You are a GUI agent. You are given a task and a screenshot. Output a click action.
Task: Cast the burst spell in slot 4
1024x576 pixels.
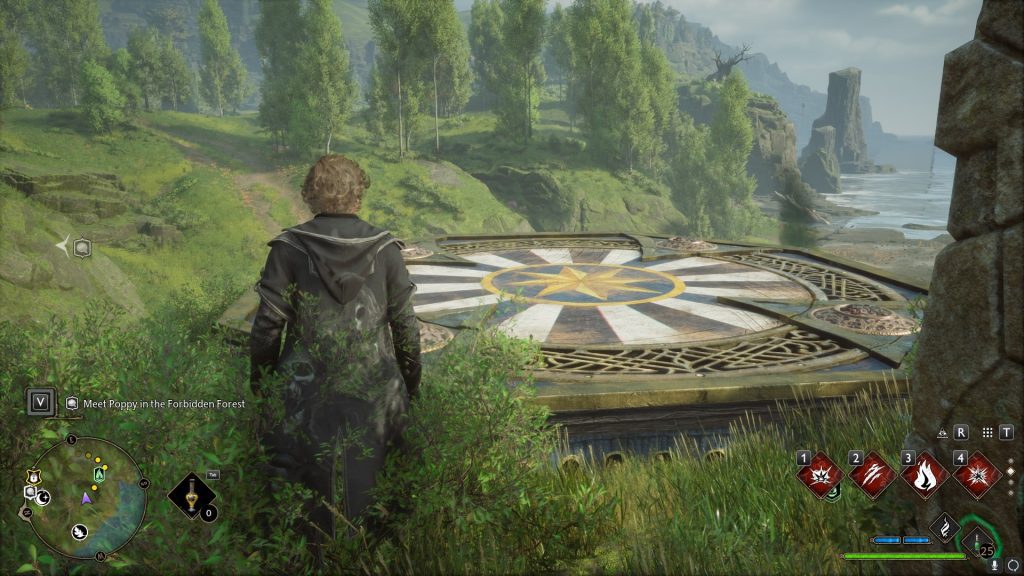tap(977, 474)
